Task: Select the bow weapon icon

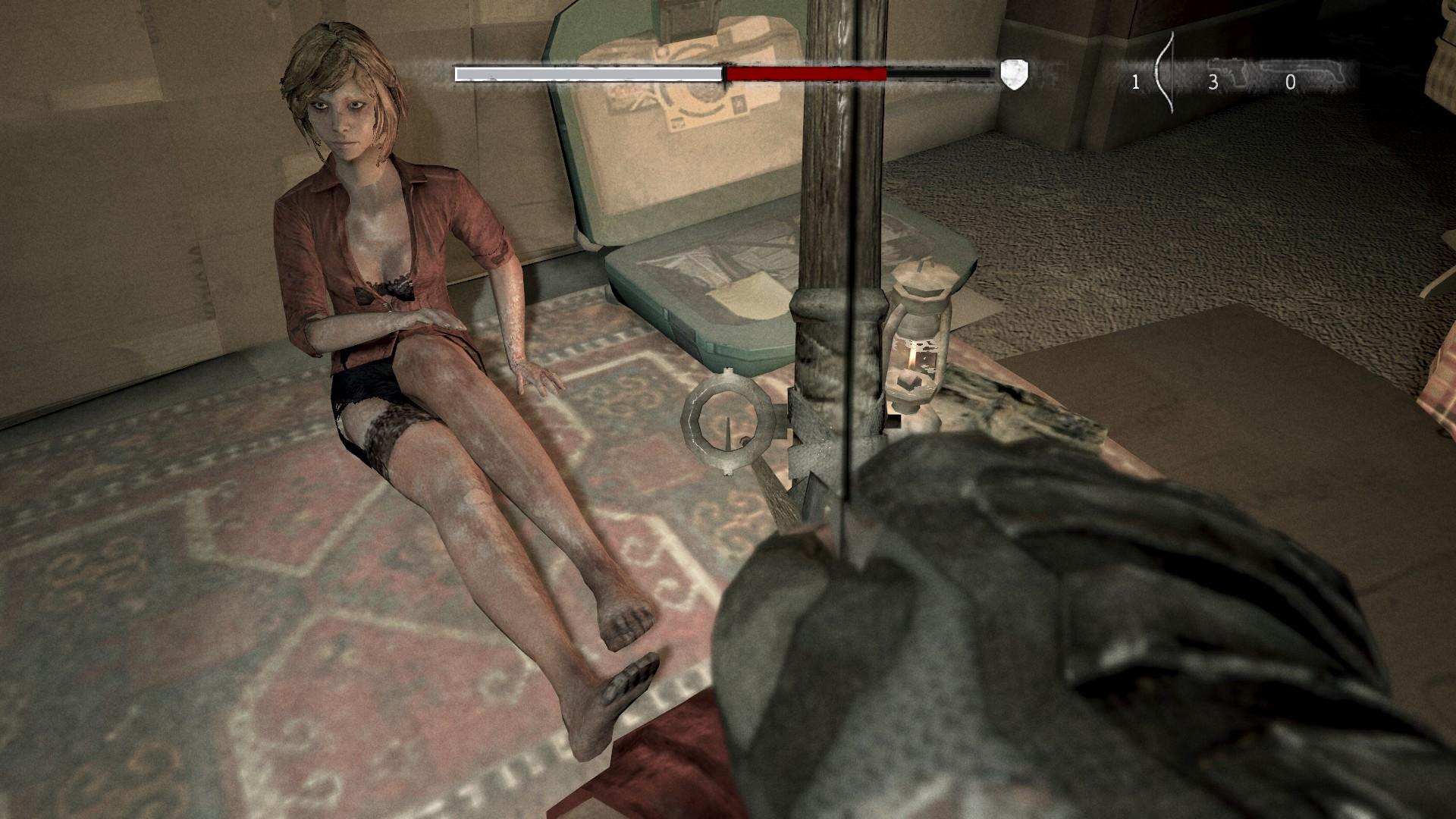Action: (x=1164, y=74)
